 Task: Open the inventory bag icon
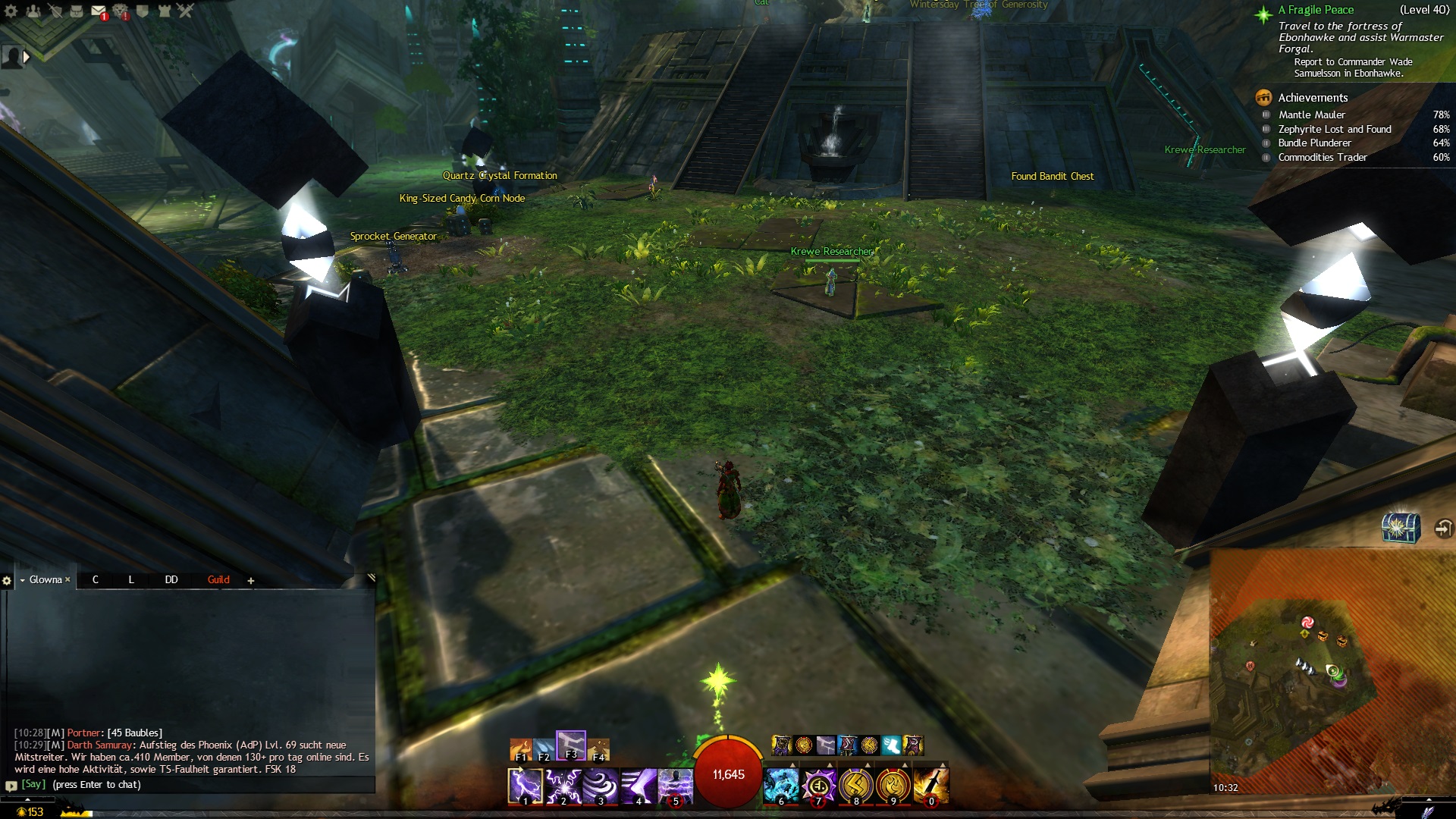[77, 11]
